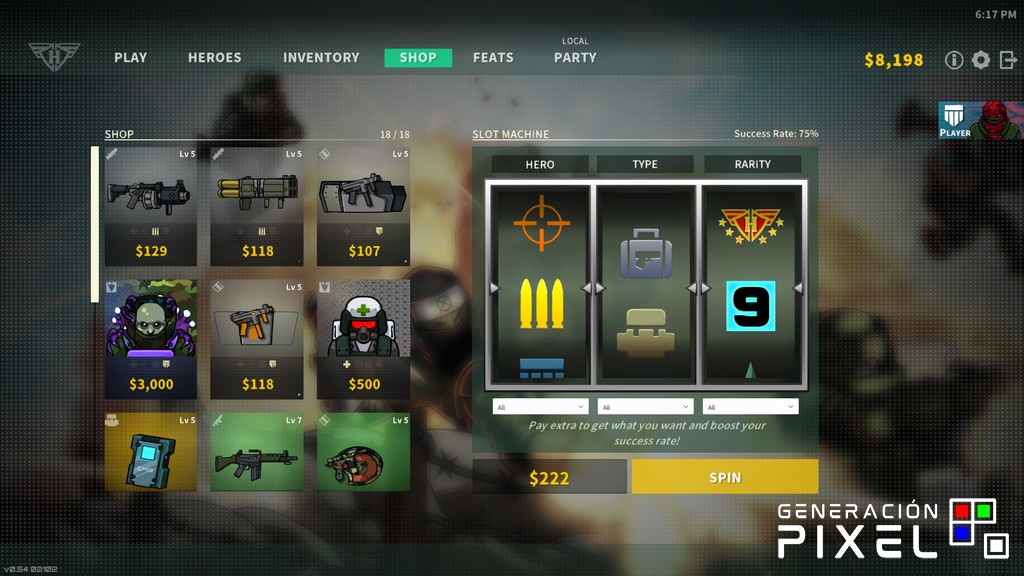Open settings via the gear icon

pyautogui.click(x=981, y=60)
